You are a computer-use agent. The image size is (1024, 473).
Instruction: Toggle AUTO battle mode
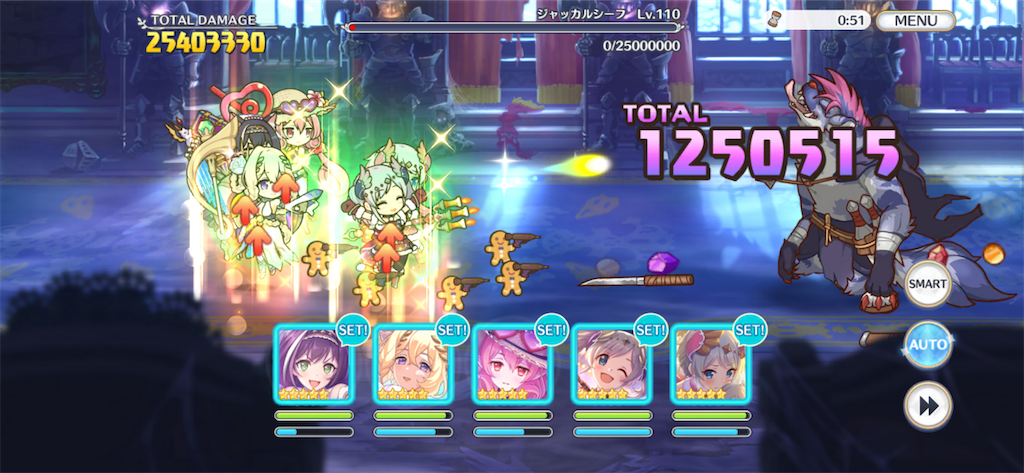[927, 346]
